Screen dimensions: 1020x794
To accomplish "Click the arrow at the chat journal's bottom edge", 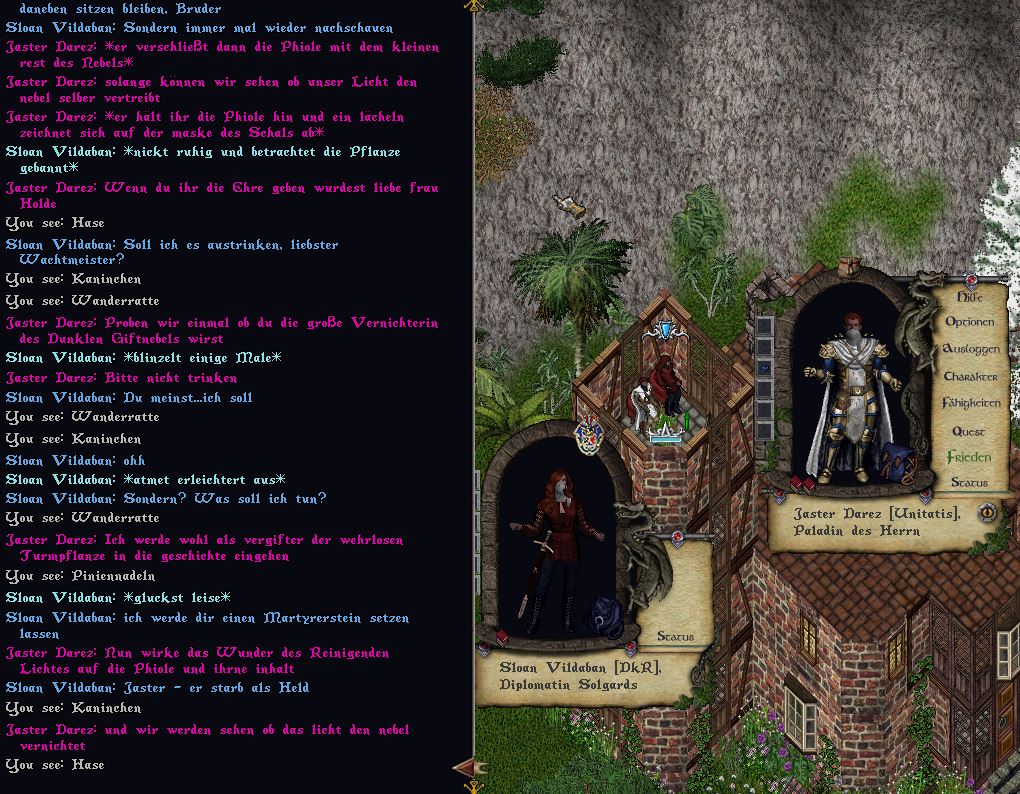I will click(x=463, y=768).
